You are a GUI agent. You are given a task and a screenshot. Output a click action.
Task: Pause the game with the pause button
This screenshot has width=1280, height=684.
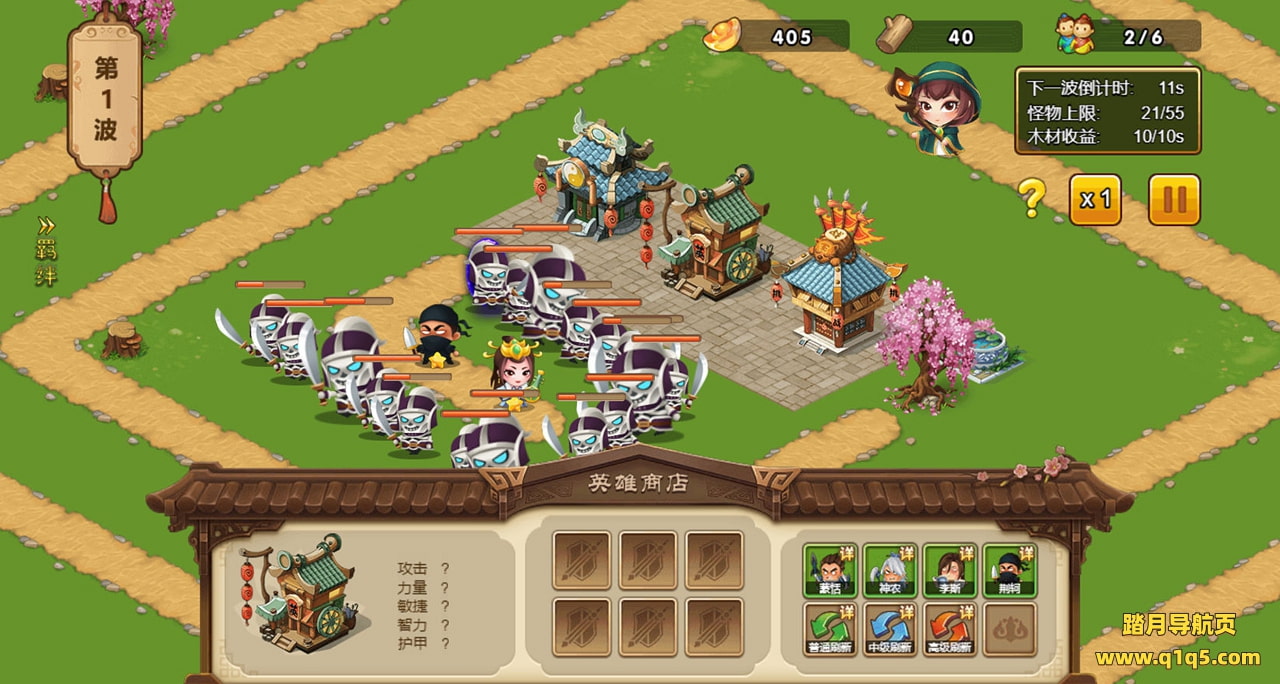1174,200
